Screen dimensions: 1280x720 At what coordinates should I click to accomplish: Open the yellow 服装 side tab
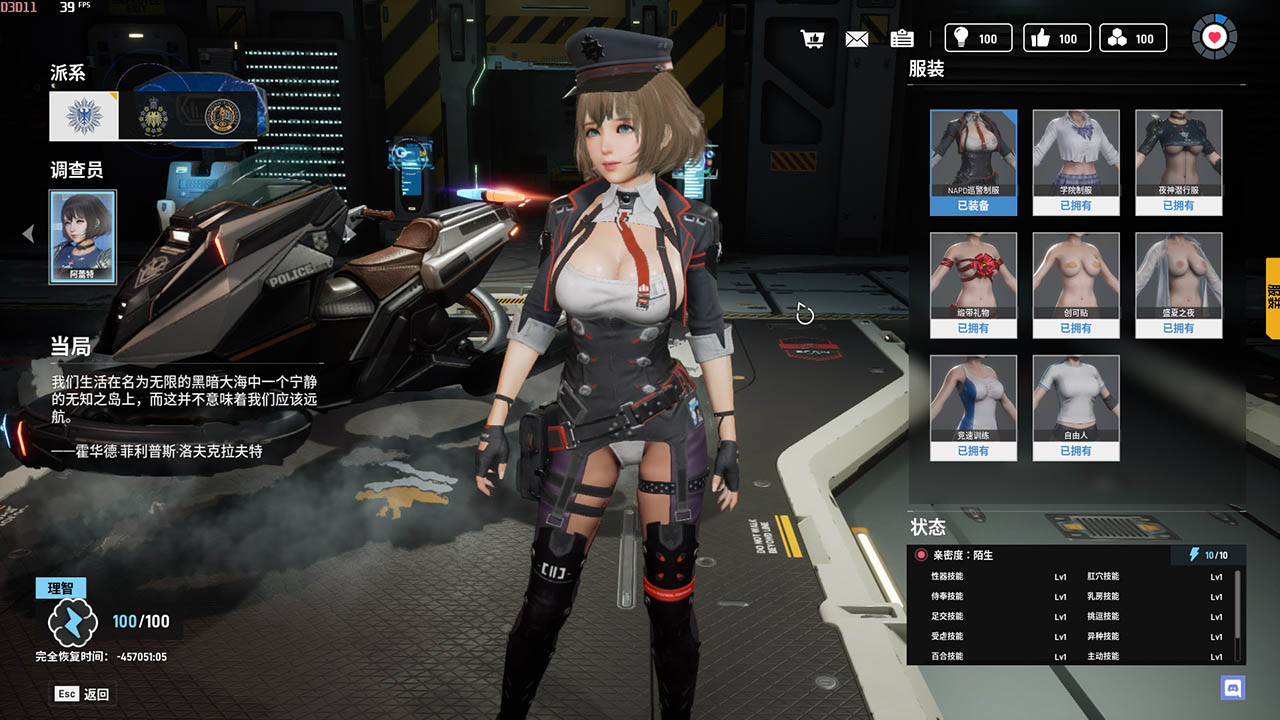(x=1272, y=297)
